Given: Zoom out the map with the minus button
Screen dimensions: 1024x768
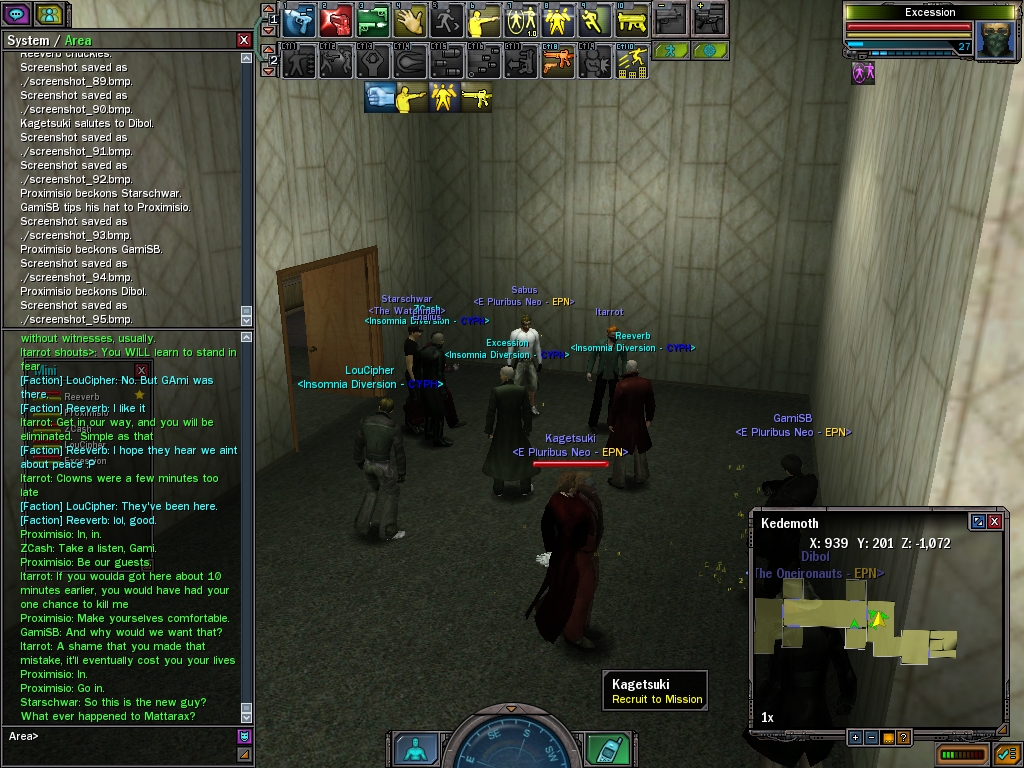Looking at the screenshot, I should [x=871, y=738].
